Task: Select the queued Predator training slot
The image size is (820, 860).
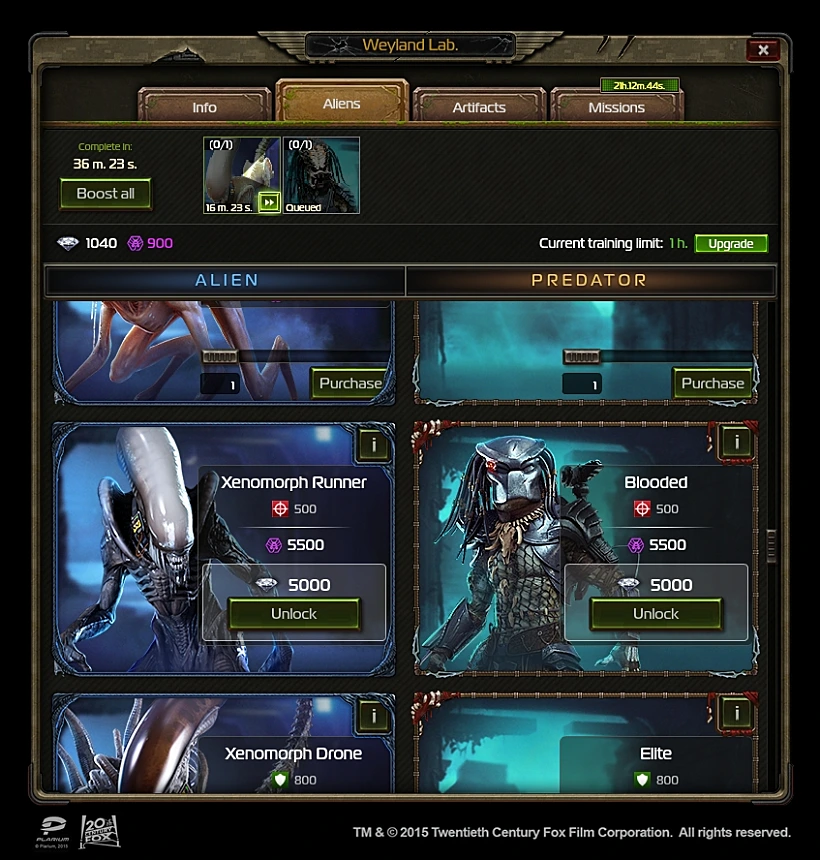Action: pyautogui.click(x=321, y=175)
